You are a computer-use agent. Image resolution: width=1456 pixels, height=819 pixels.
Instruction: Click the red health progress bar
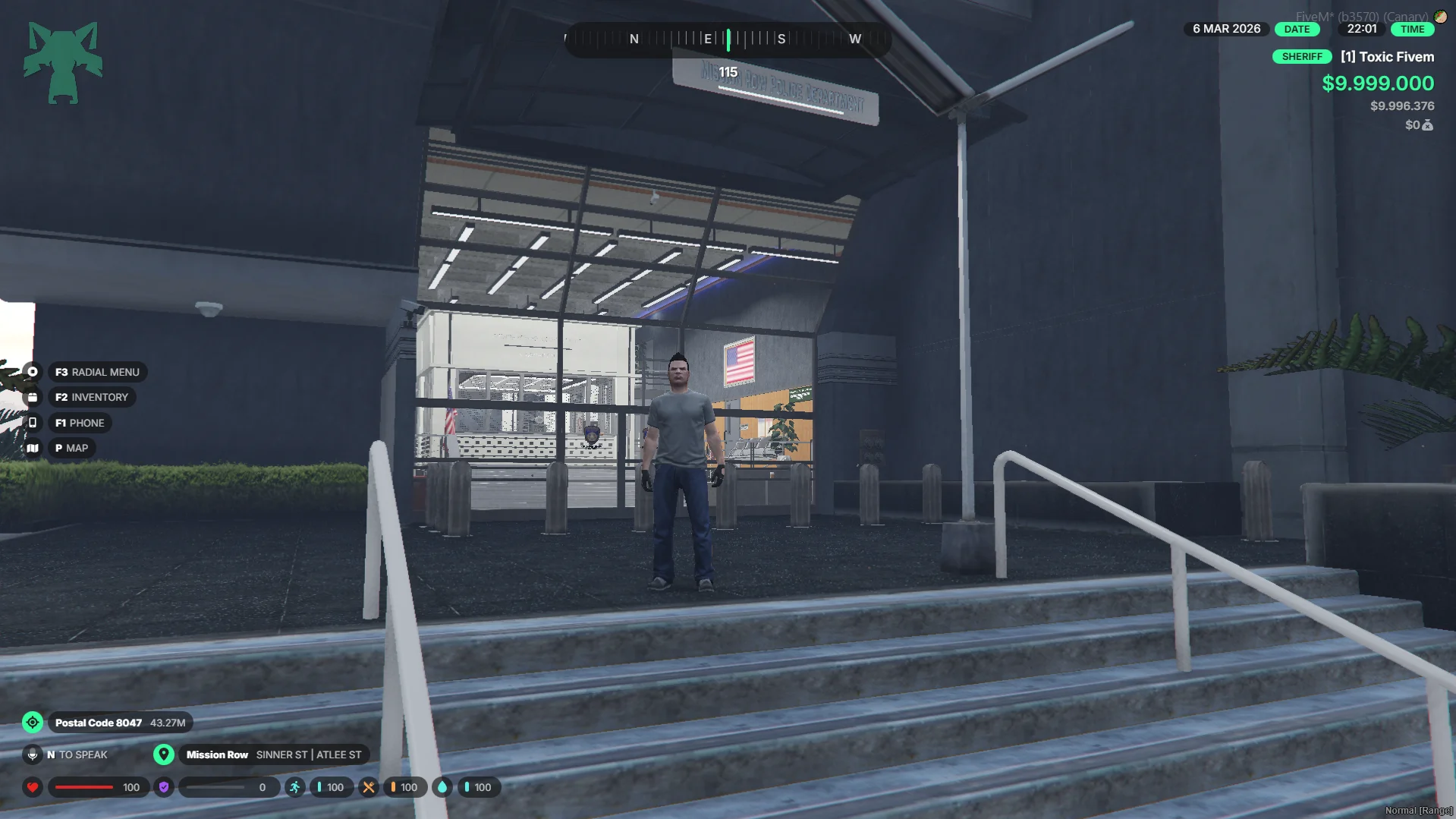[83, 787]
